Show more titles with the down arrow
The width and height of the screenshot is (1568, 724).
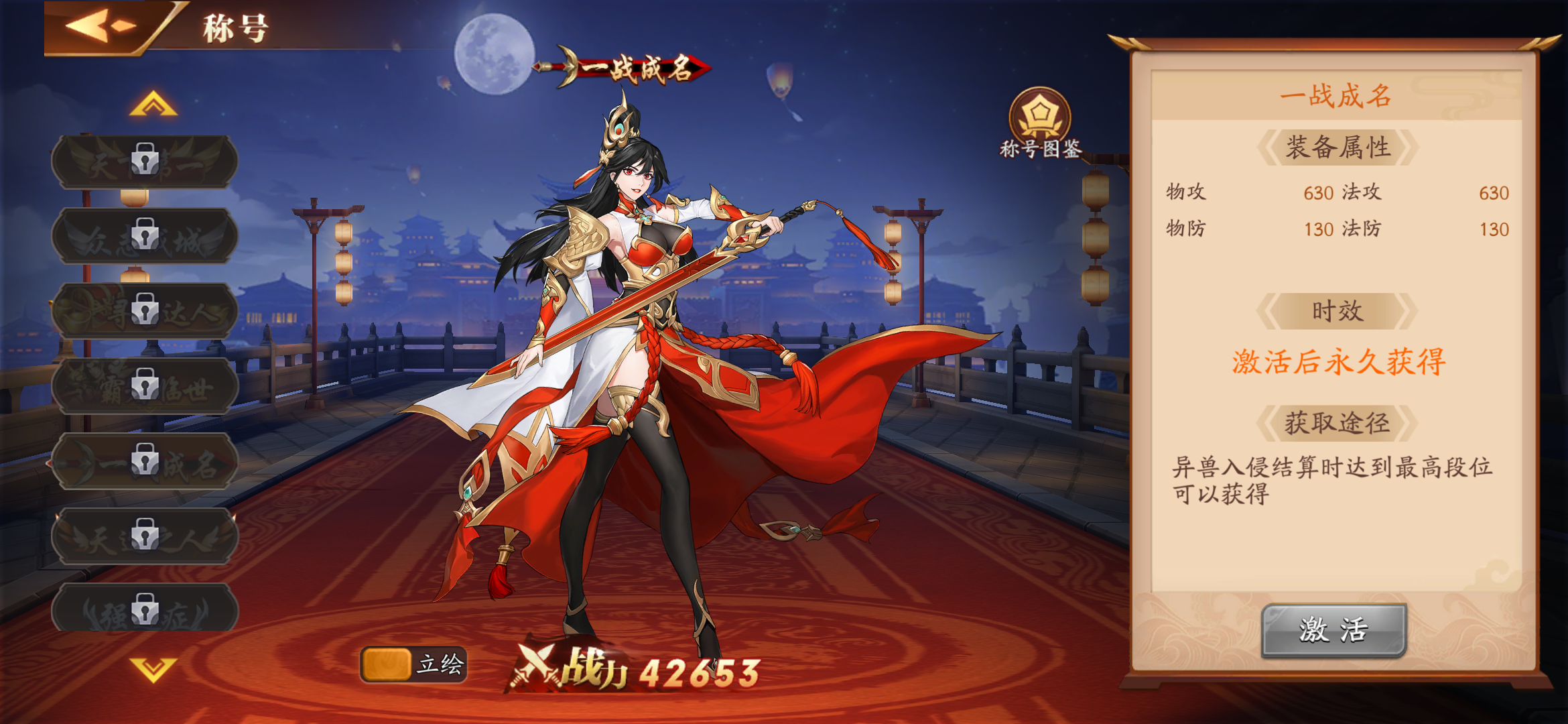[153, 668]
